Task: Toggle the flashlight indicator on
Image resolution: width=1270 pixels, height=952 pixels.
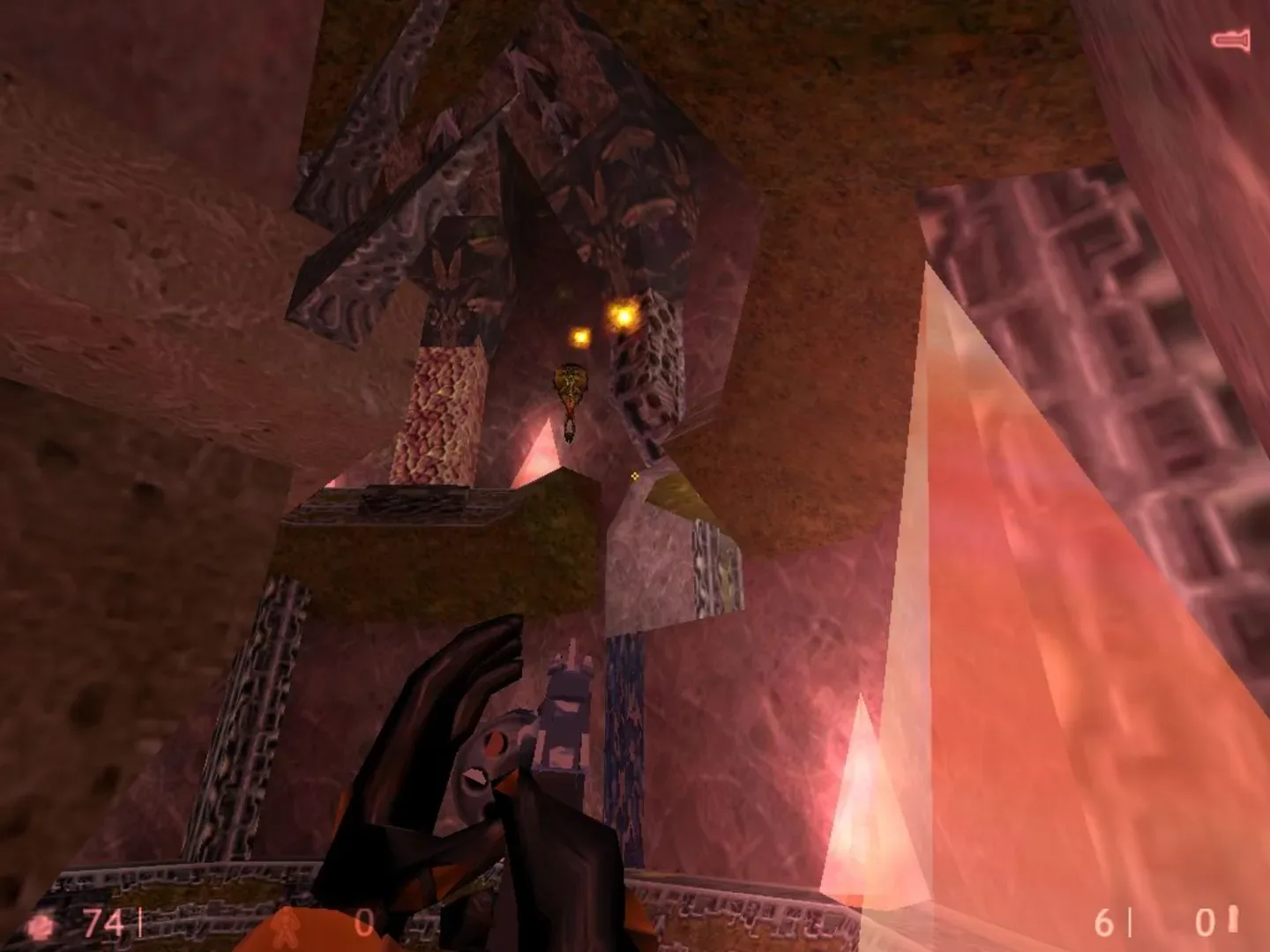Action: tap(1231, 39)
